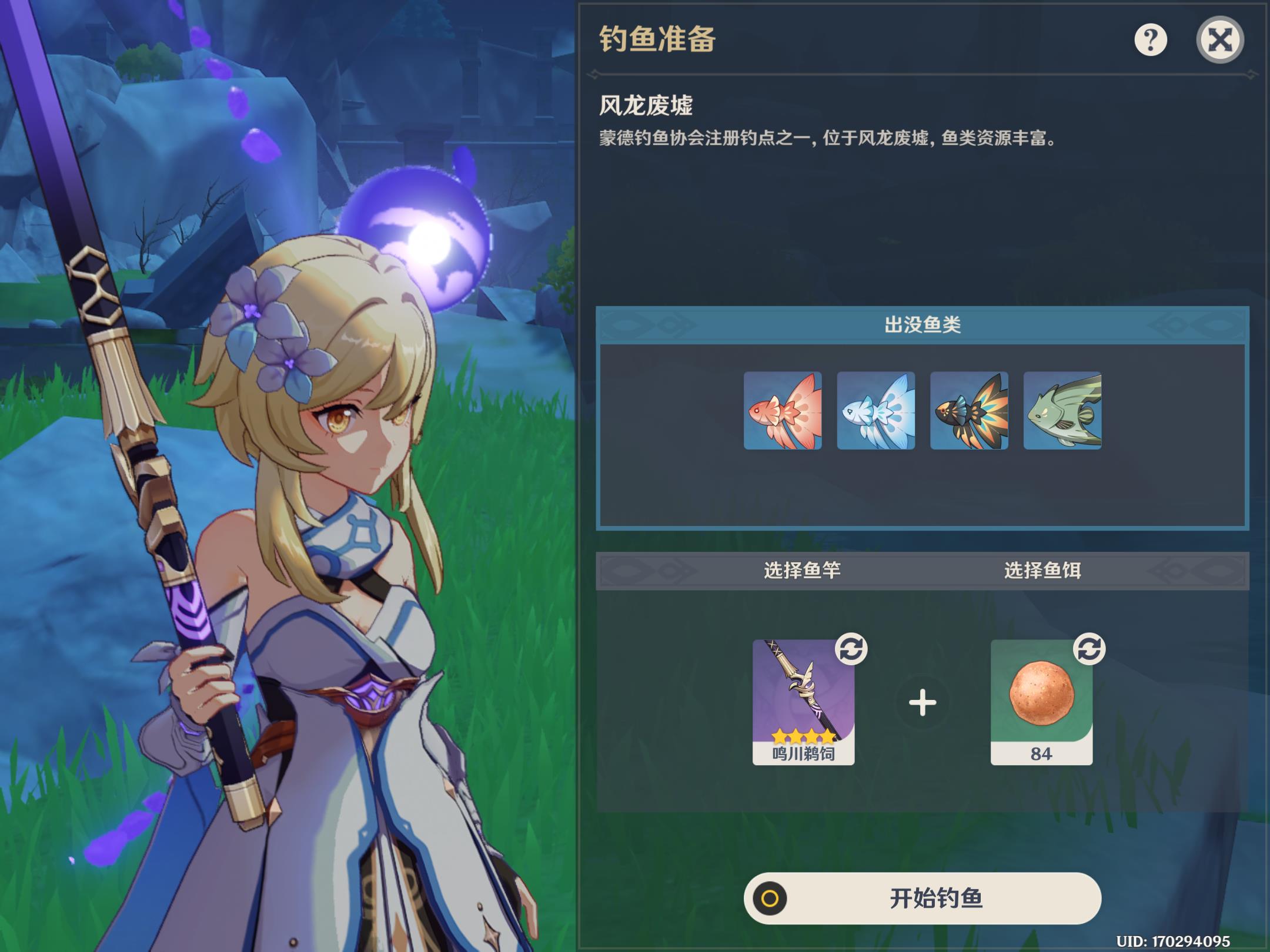Open the question mark help info
The image size is (1270, 952).
(x=1150, y=40)
